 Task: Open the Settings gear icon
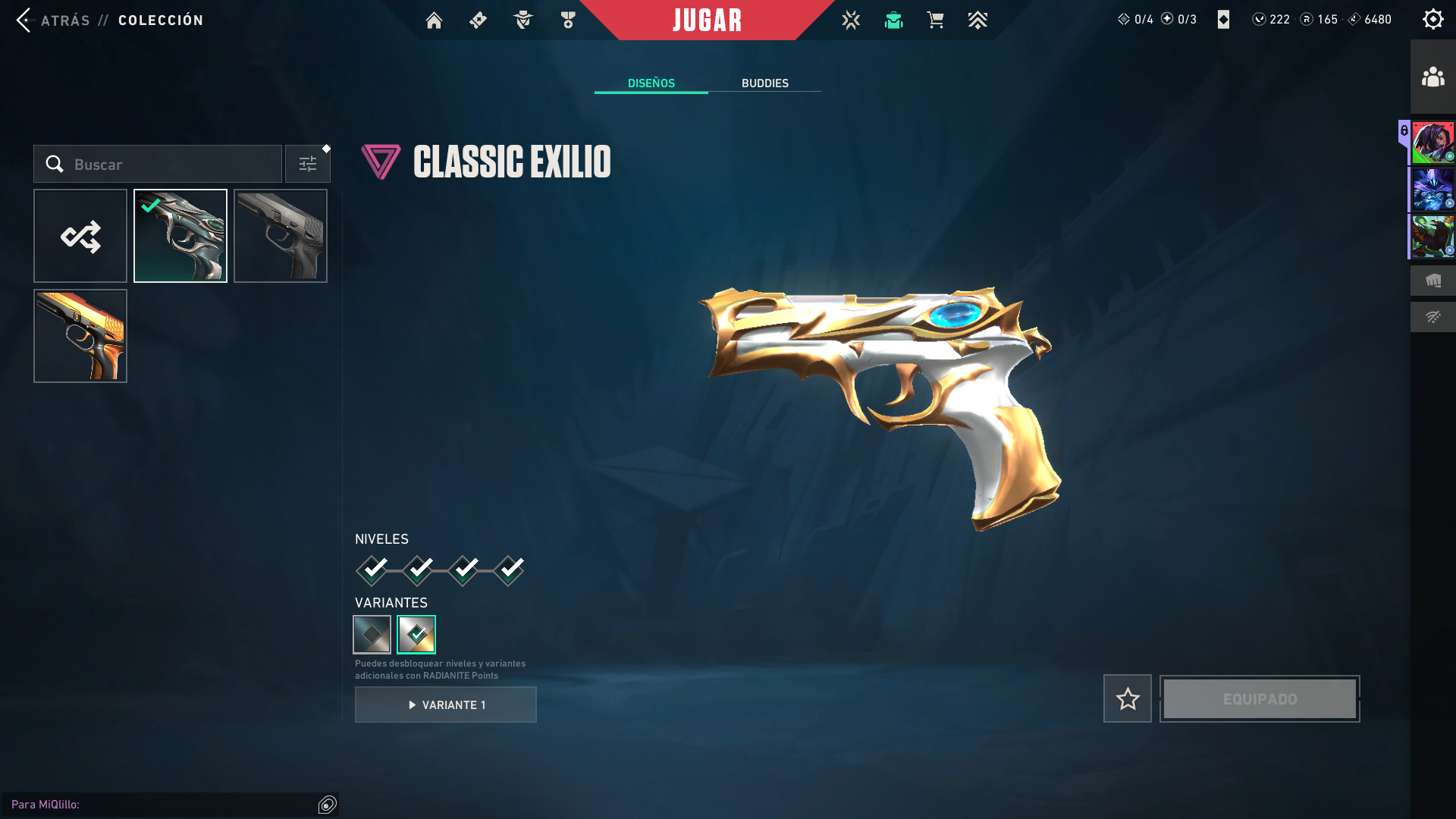[x=1432, y=19]
